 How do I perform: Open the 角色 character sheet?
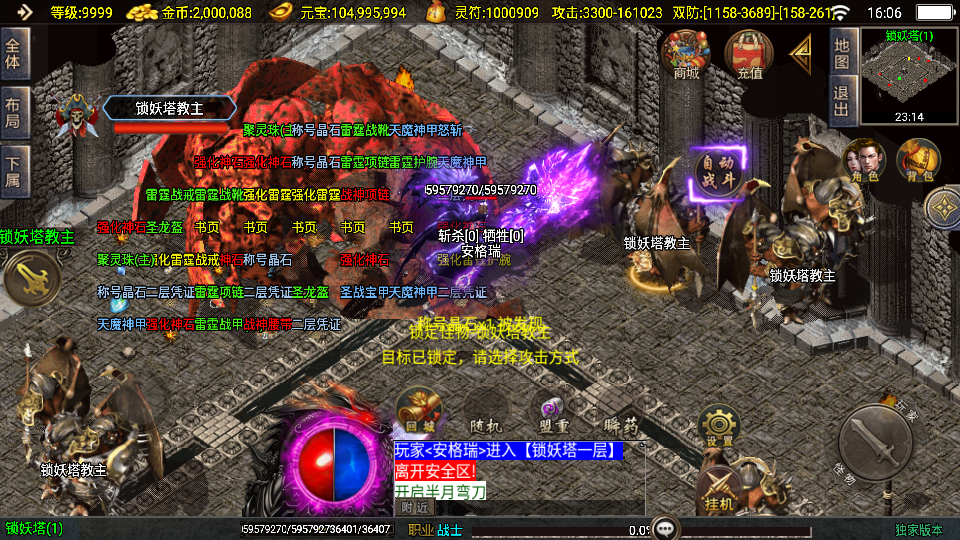tap(864, 161)
